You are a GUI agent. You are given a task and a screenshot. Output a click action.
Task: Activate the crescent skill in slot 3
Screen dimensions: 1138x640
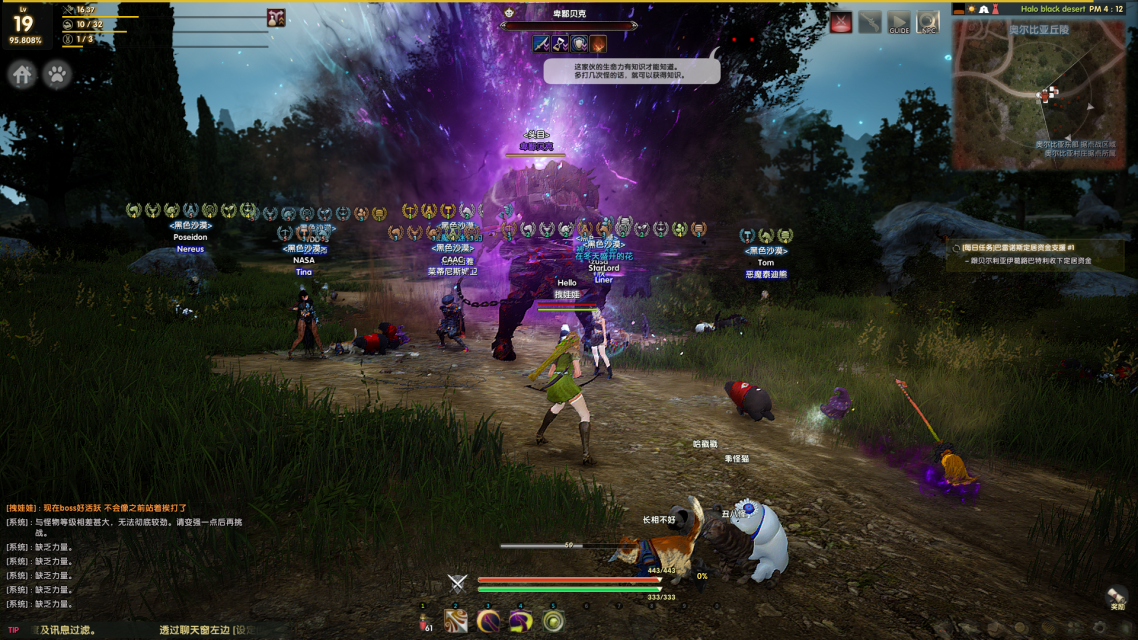(488, 621)
